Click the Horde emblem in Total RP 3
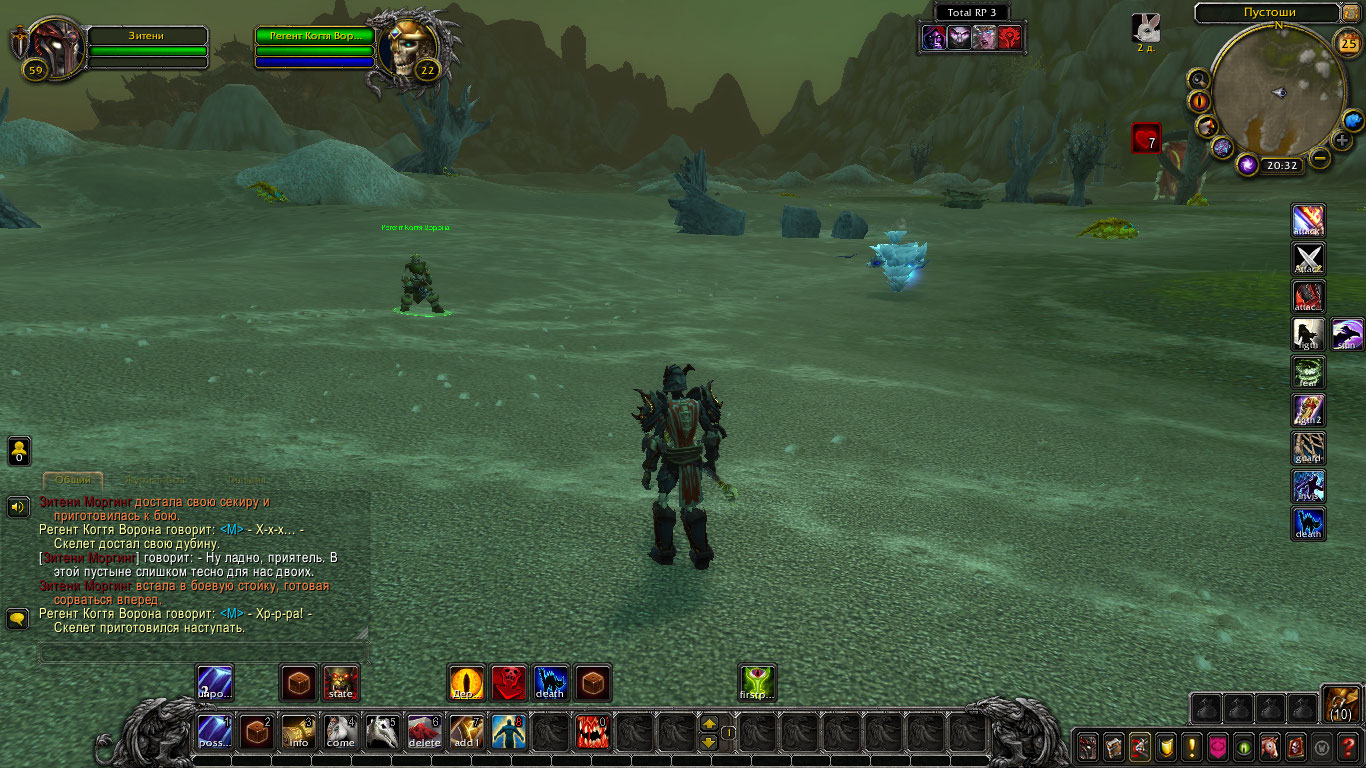1366x768 pixels. tap(1010, 37)
